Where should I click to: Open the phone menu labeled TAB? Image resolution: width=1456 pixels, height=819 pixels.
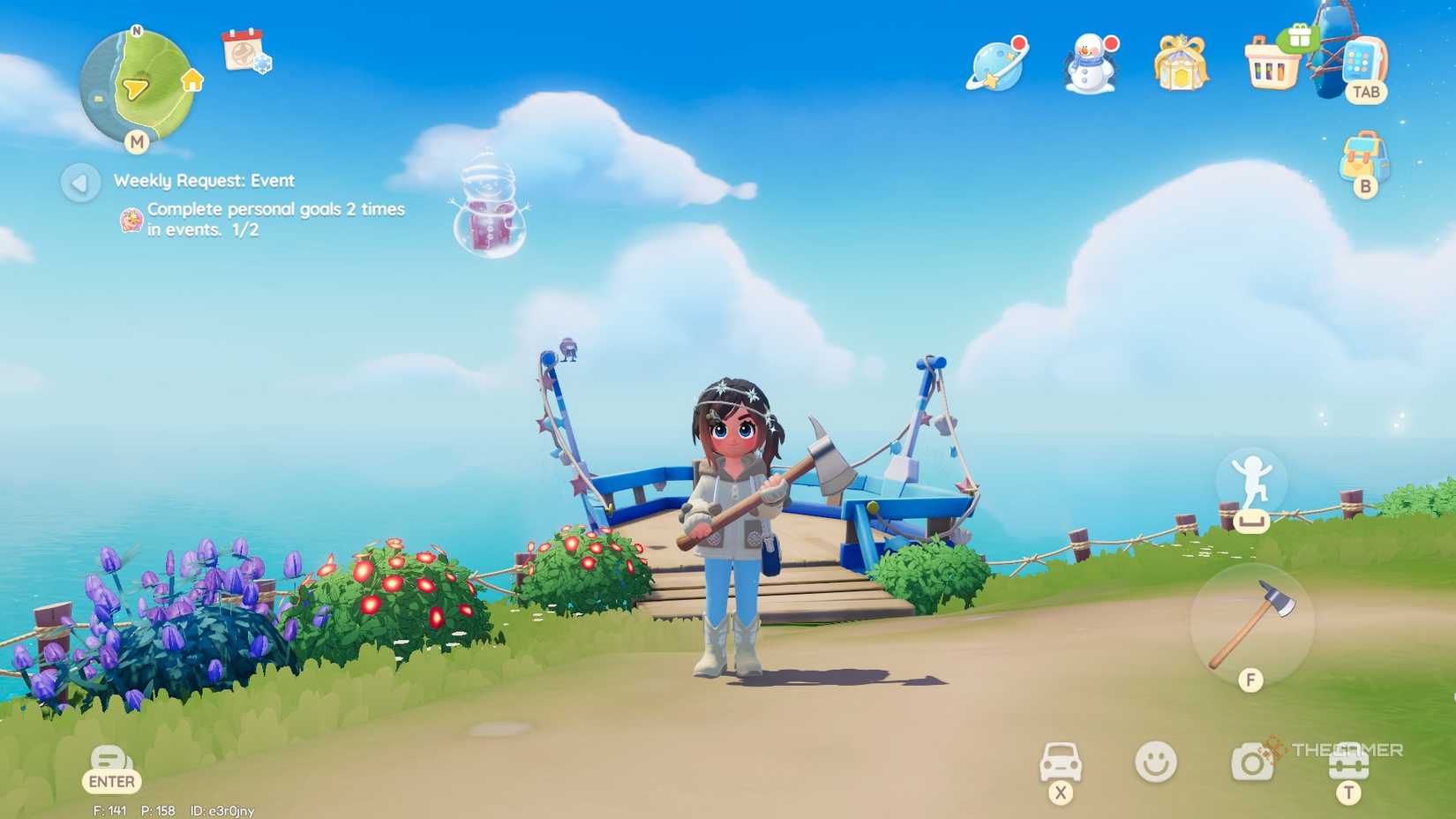tap(1363, 69)
